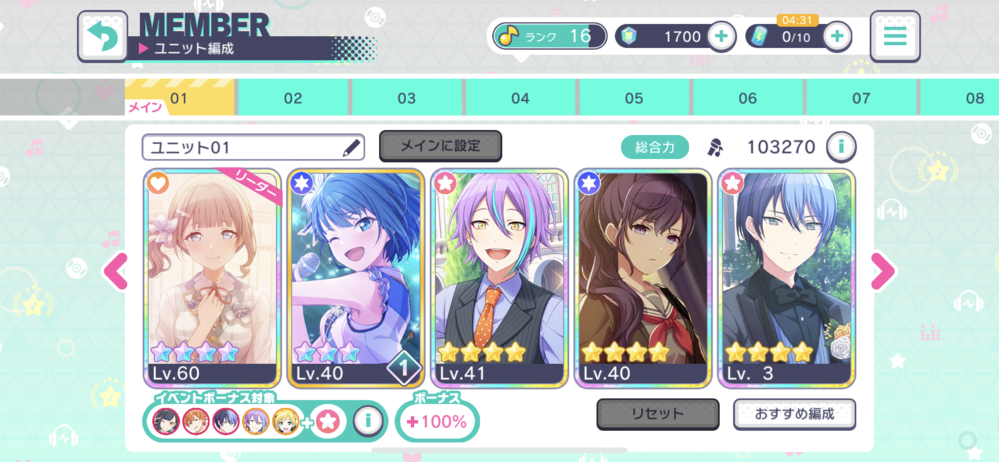Open the hamburger menu

tap(895, 37)
